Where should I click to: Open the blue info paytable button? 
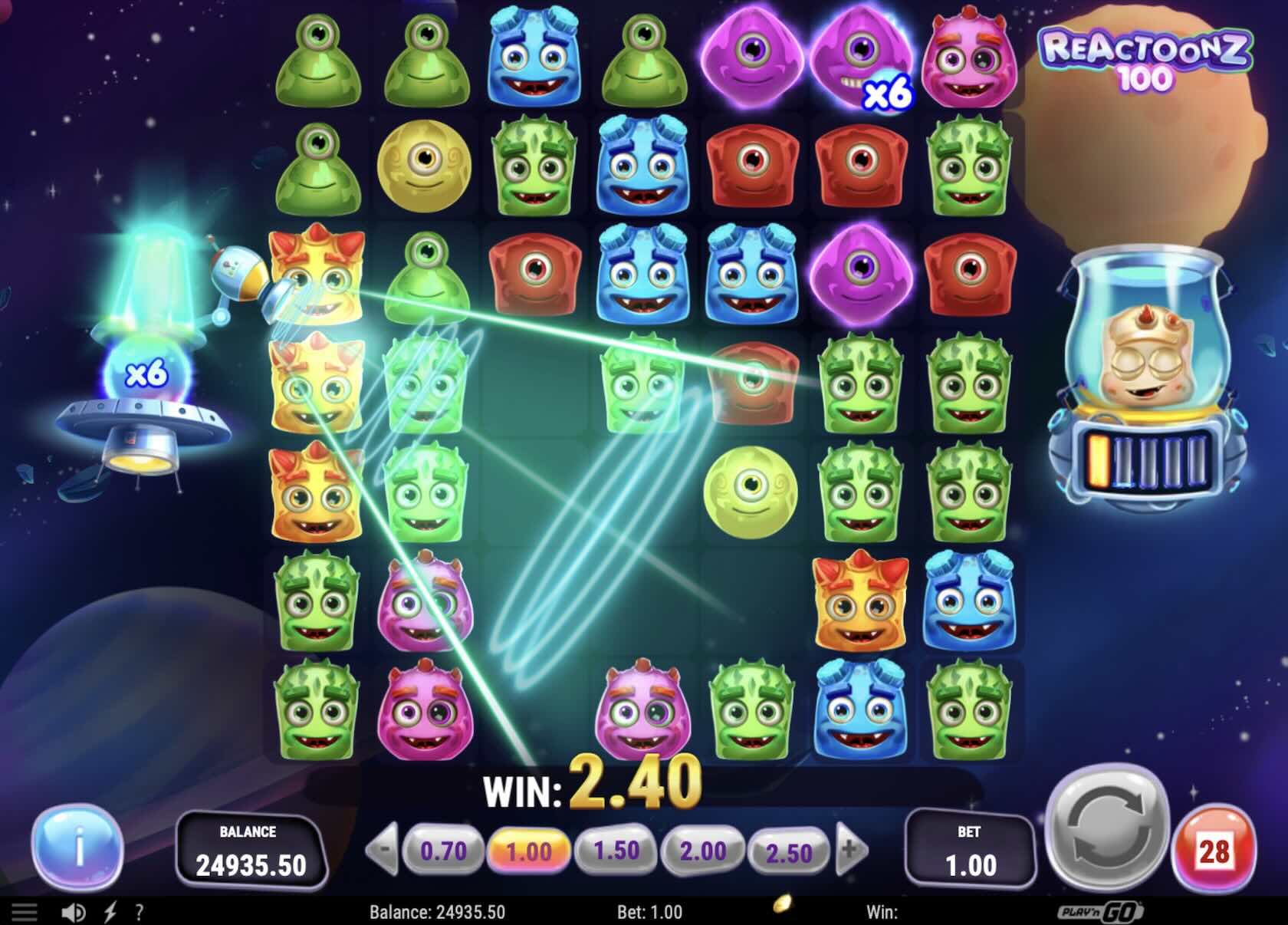pyautogui.click(x=77, y=848)
